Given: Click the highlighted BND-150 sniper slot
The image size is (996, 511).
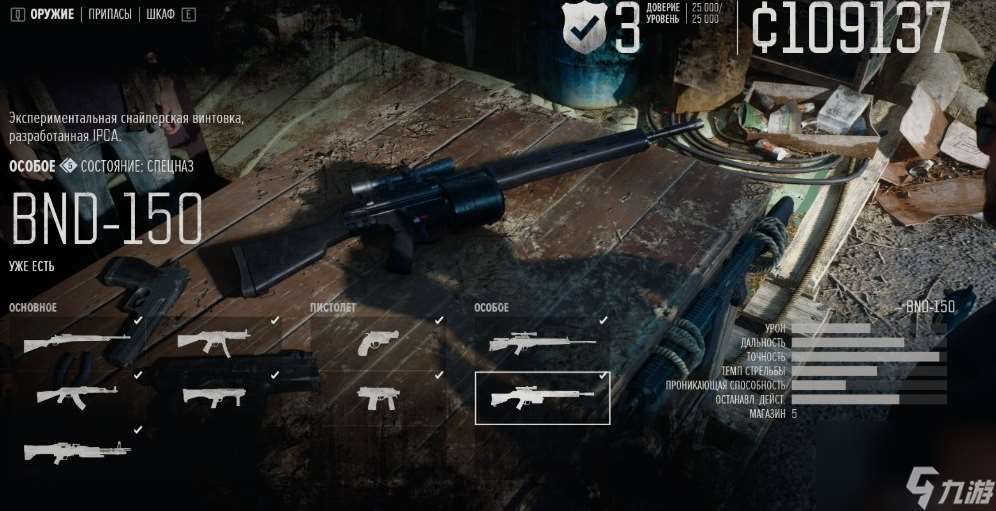Looking at the screenshot, I should [x=541, y=397].
